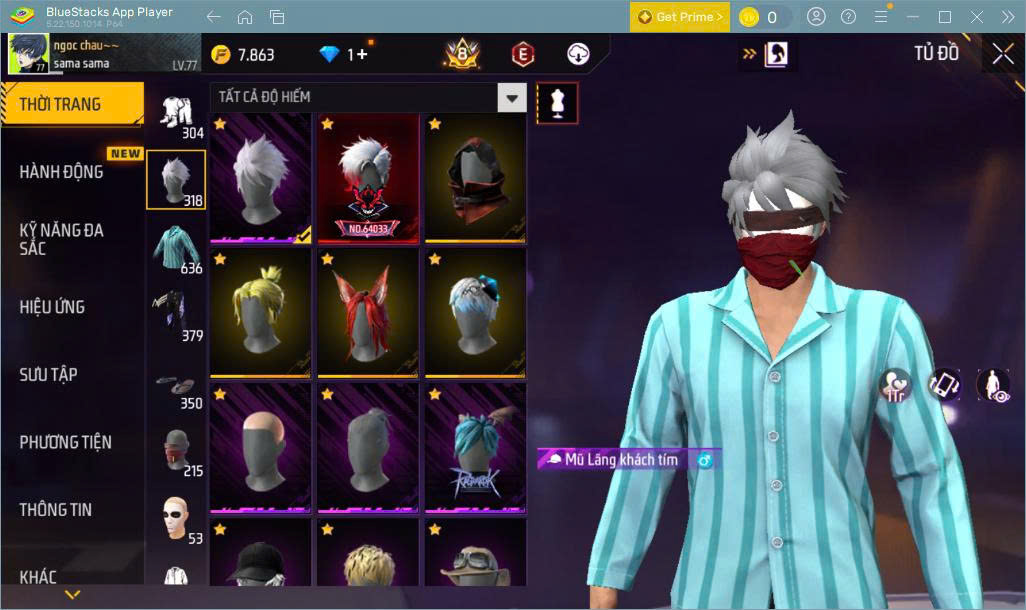The width and height of the screenshot is (1026, 610).
Task: Show the Thông Tin tab
Action: pyautogui.click(x=56, y=509)
